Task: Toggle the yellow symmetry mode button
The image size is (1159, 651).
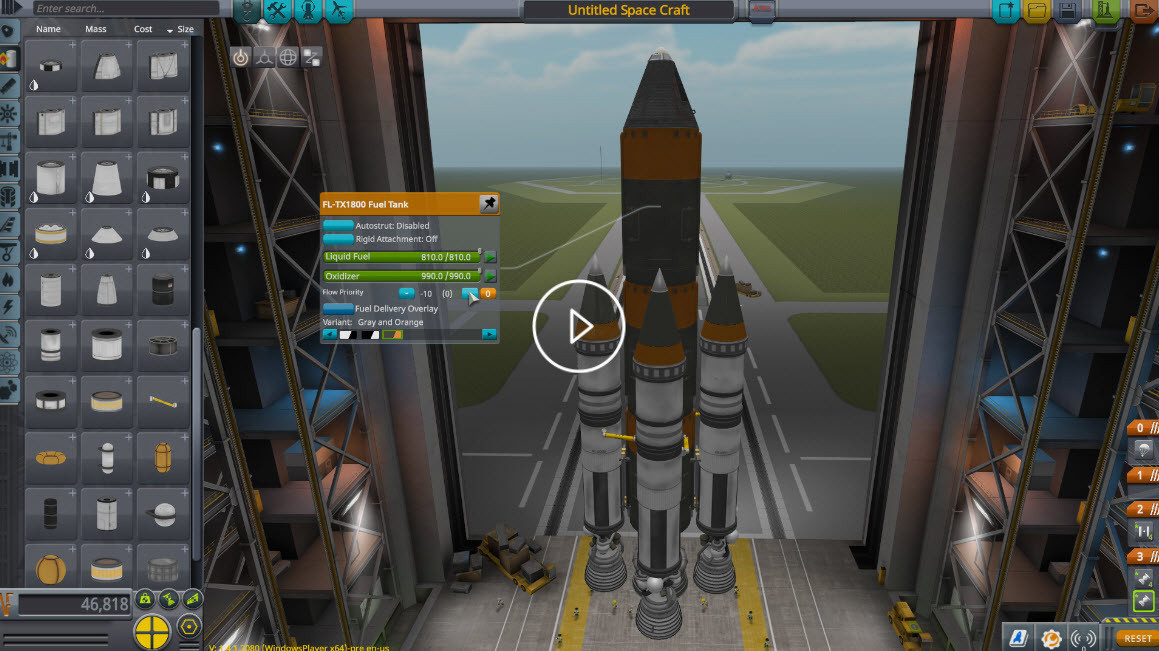Action: [152, 631]
